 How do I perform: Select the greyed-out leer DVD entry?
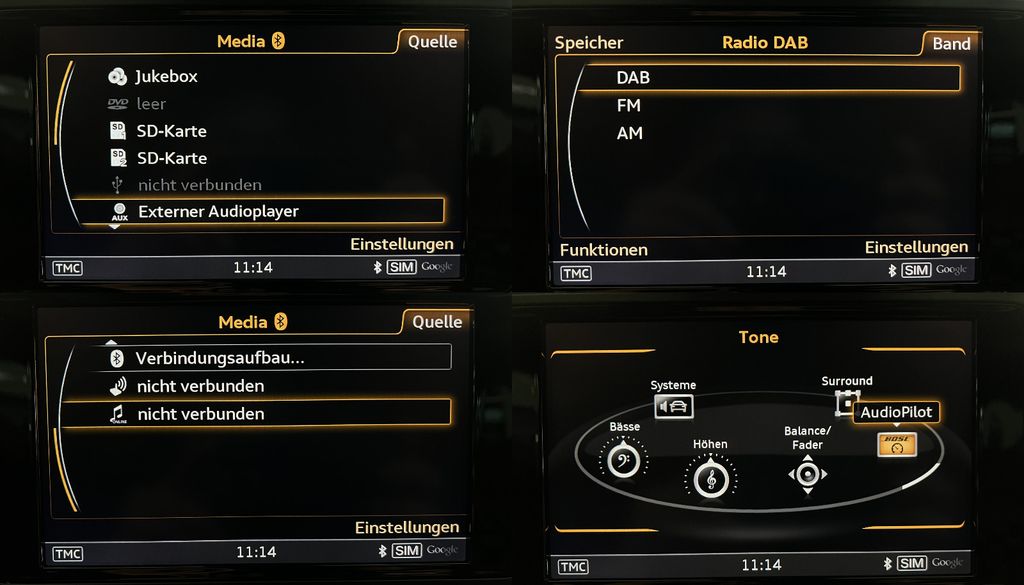coord(151,103)
